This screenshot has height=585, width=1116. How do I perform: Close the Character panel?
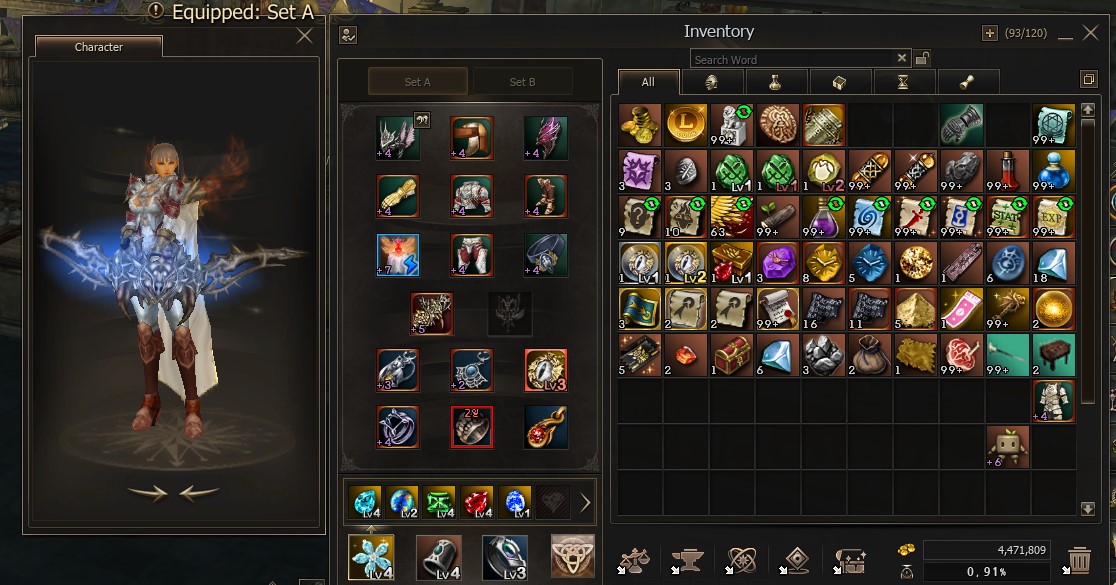tap(305, 37)
